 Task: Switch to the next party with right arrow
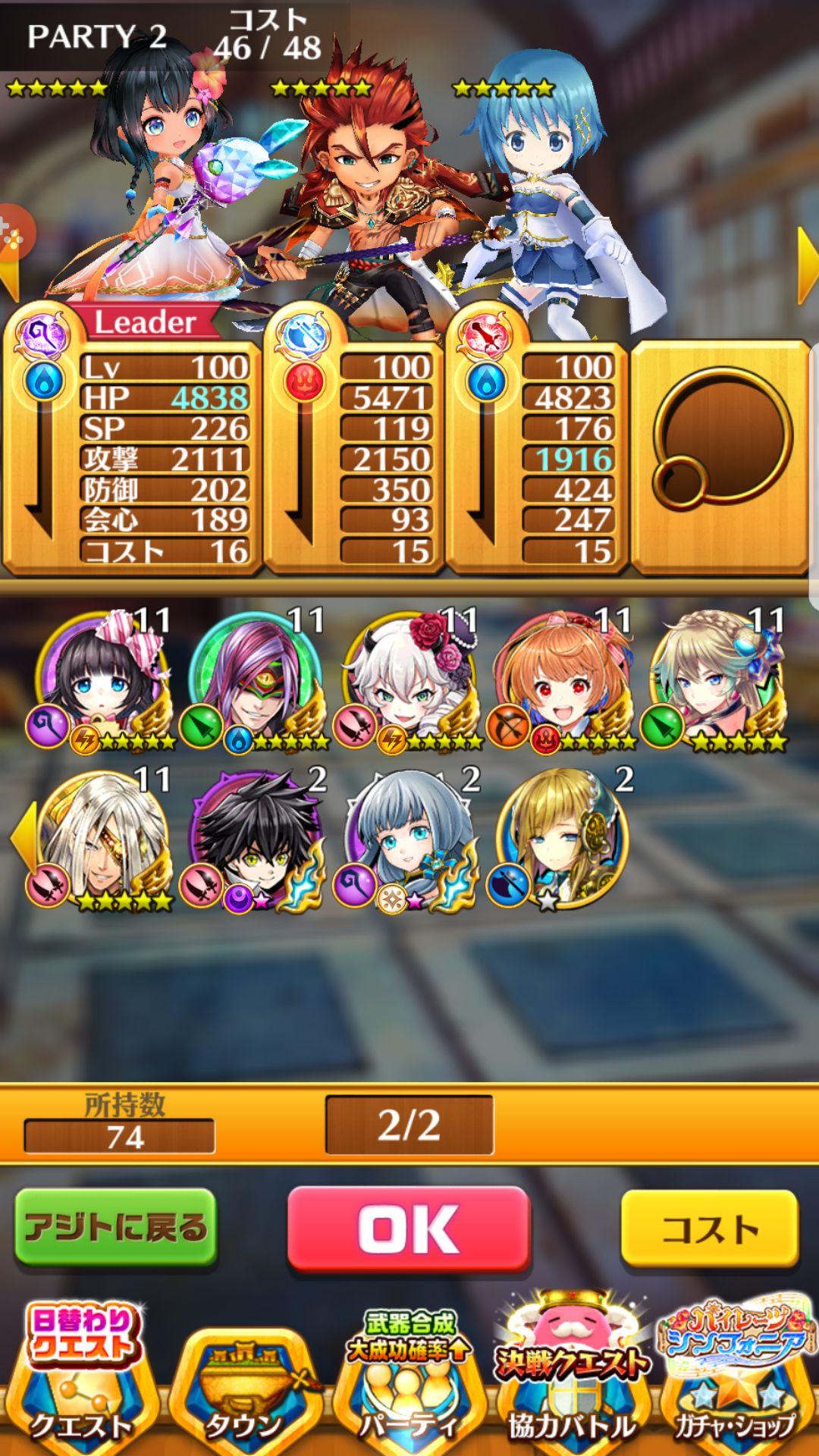(x=807, y=265)
